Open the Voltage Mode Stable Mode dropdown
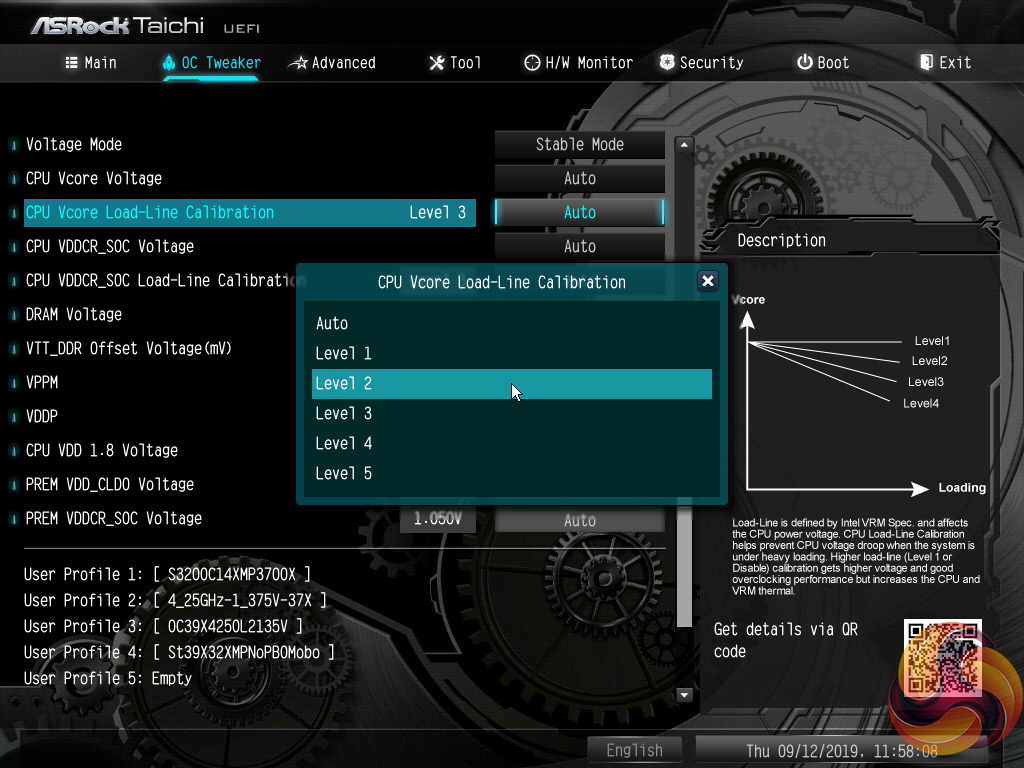Screen dimensions: 1024x768 point(579,144)
